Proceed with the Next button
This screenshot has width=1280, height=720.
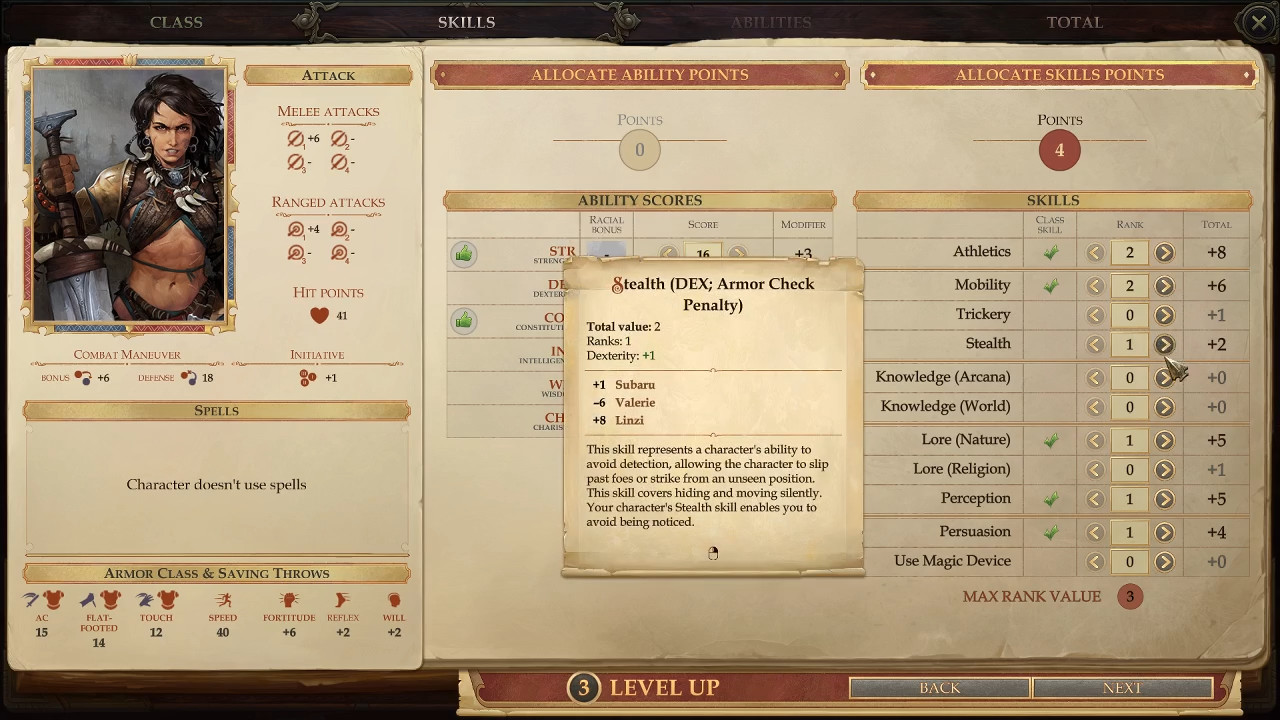1122,688
